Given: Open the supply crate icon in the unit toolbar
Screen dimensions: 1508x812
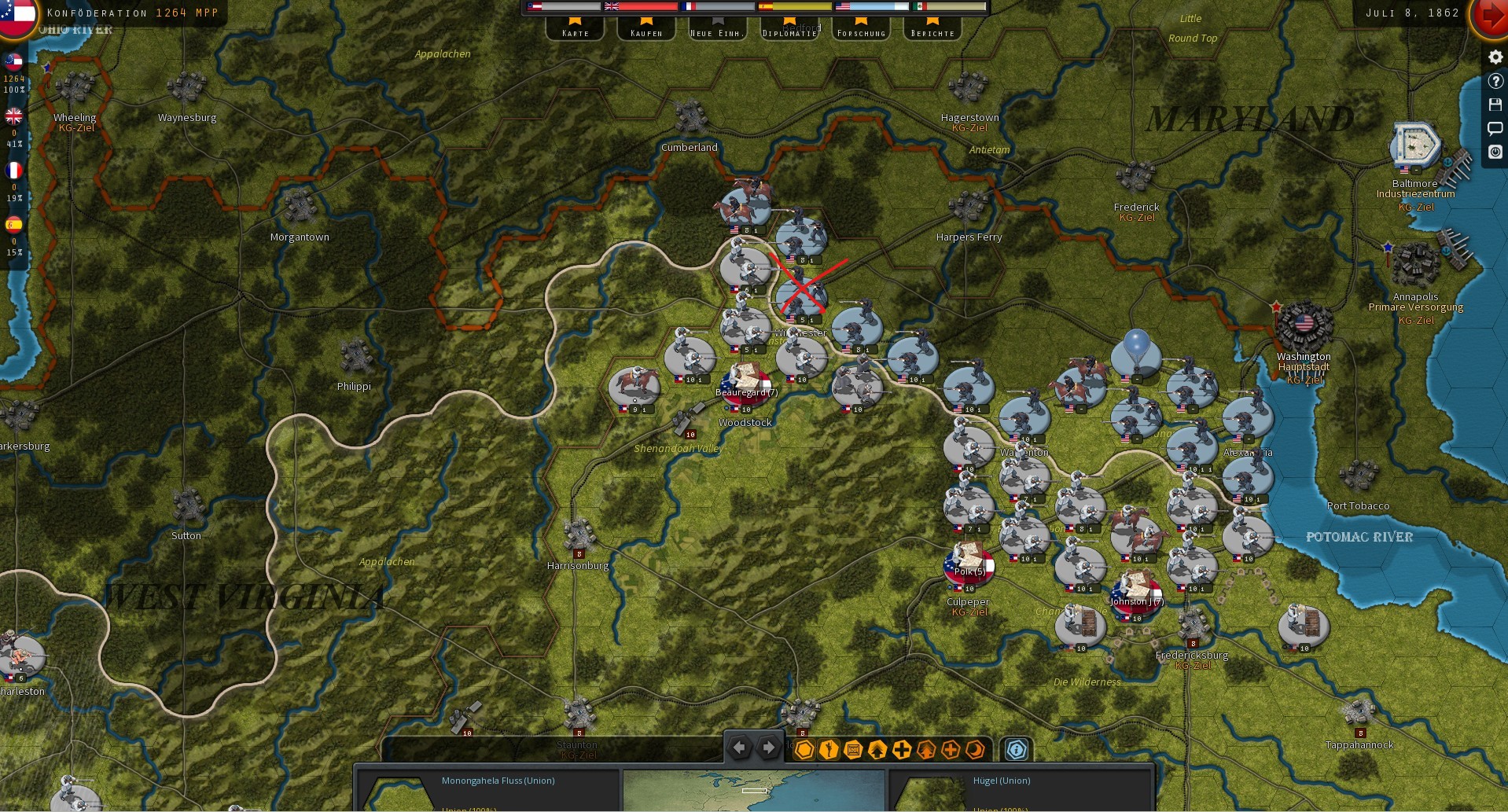Looking at the screenshot, I should (x=853, y=750).
